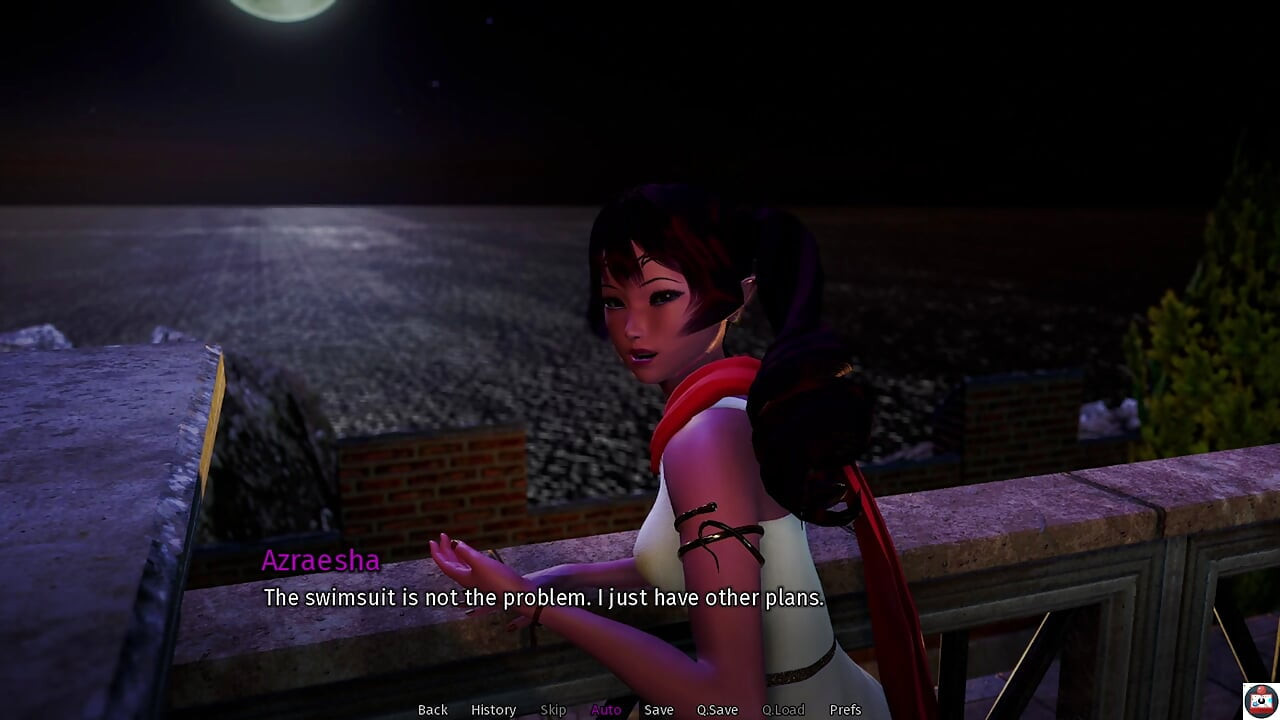Image resolution: width=1280 pixels, height=720 pixels.
Task: Toggle Auto advance mode
Action: 605,710
